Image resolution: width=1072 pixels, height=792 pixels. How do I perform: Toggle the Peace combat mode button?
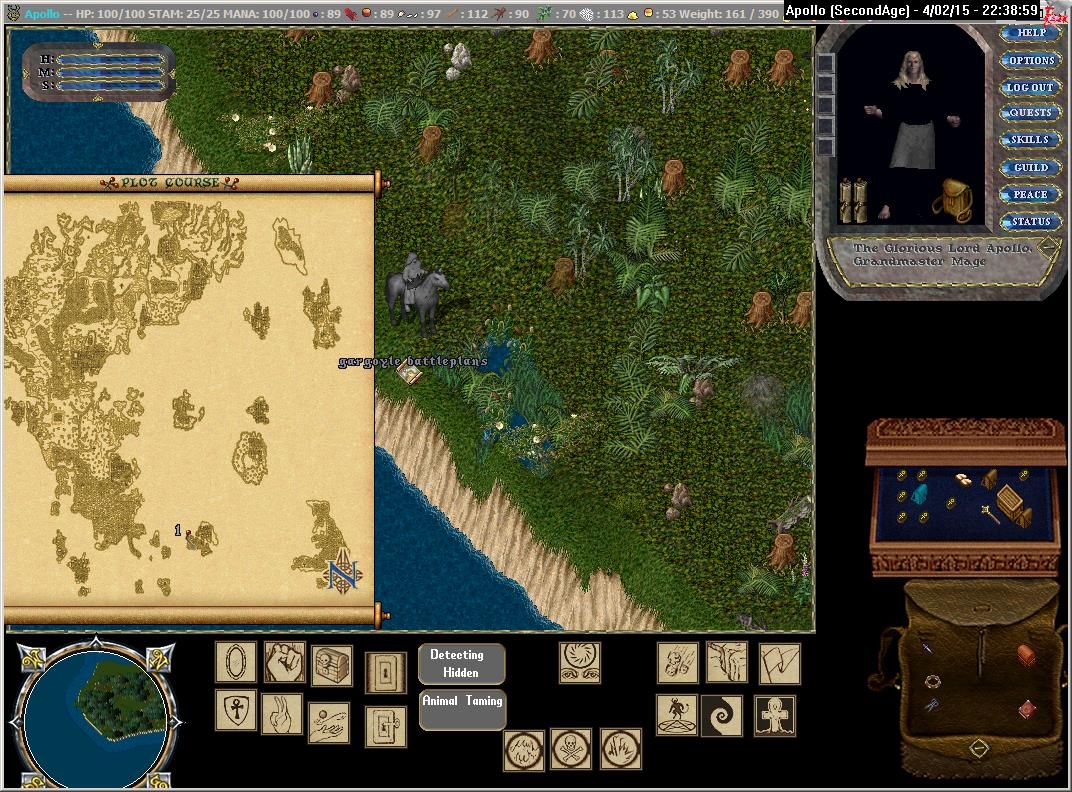[1030, 194]
